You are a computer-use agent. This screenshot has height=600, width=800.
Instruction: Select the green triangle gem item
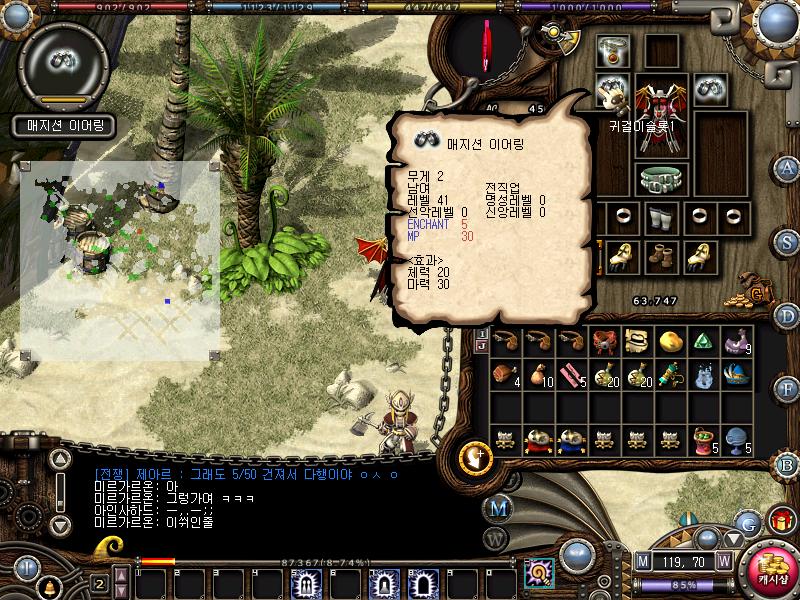click(x=704, y=341)
